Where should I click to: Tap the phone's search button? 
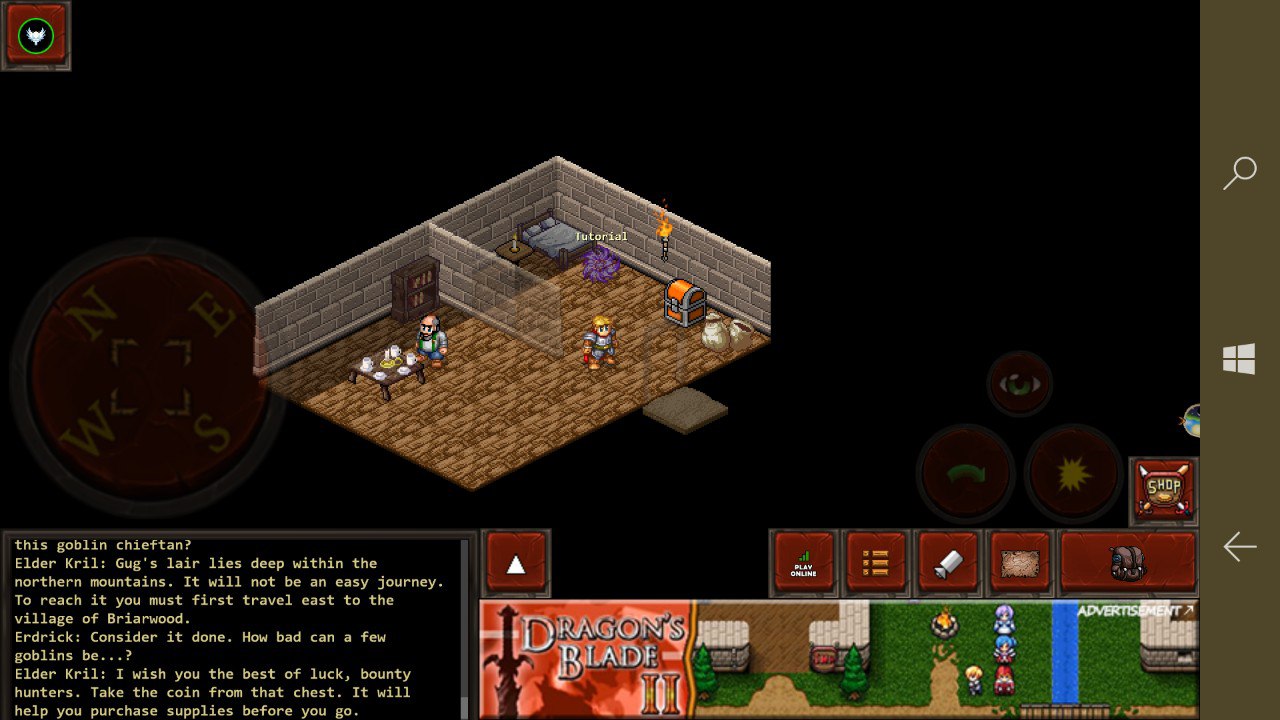tap(1240, 173)
